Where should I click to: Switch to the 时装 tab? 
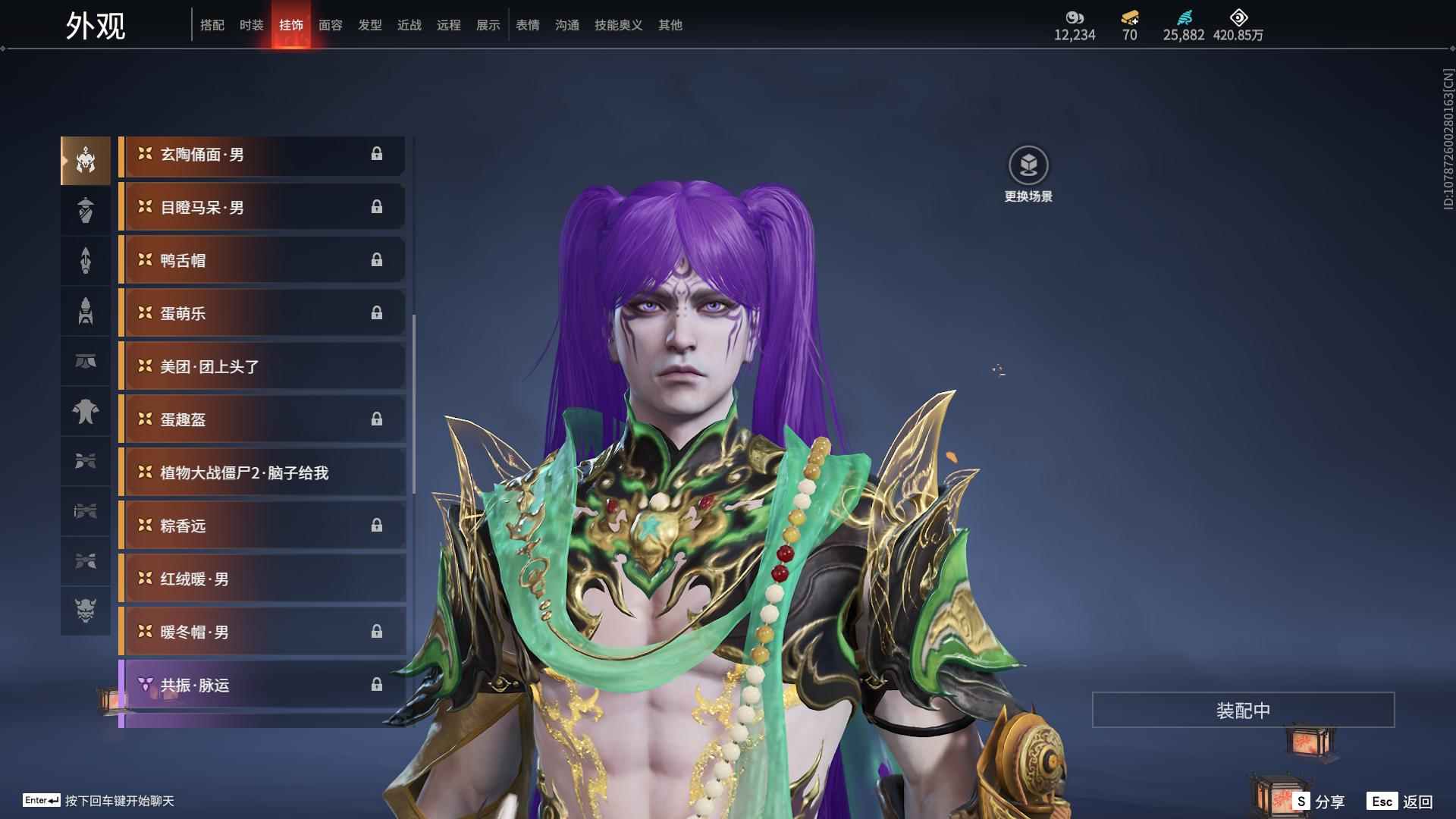click(251, 25)
